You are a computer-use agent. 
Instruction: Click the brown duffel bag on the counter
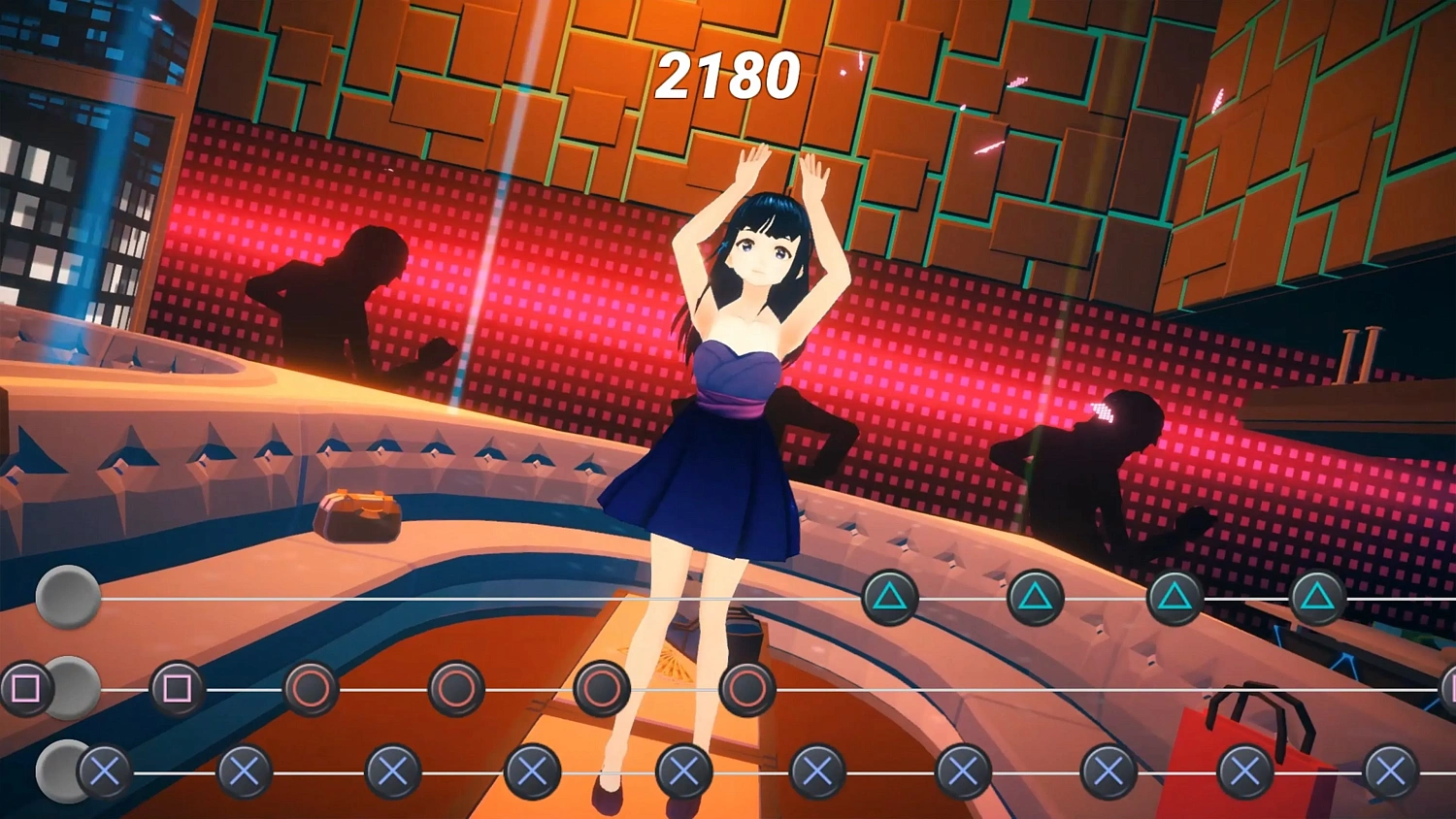click(x=356, y=516)
